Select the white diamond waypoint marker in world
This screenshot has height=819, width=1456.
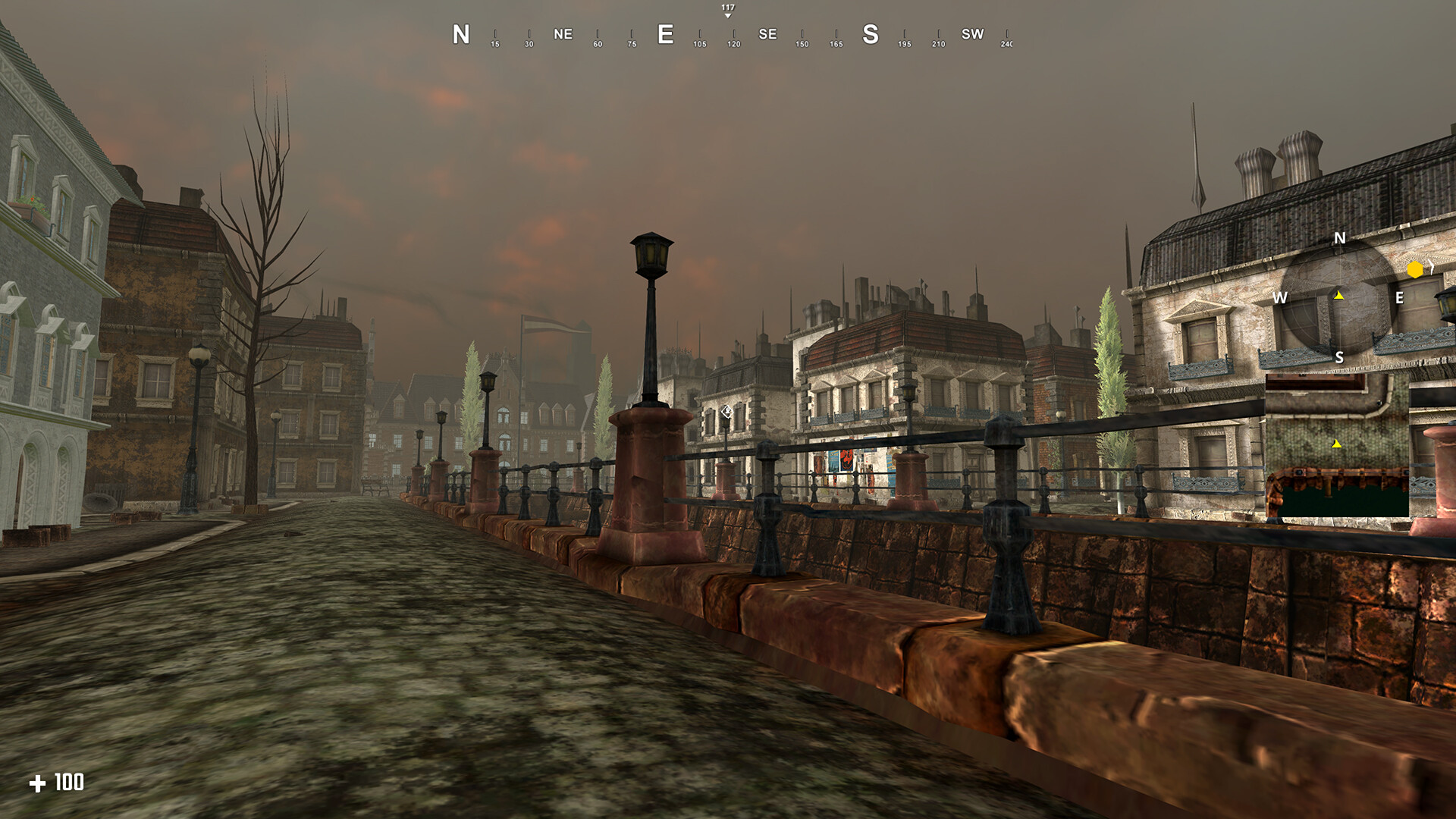[726, 412]
